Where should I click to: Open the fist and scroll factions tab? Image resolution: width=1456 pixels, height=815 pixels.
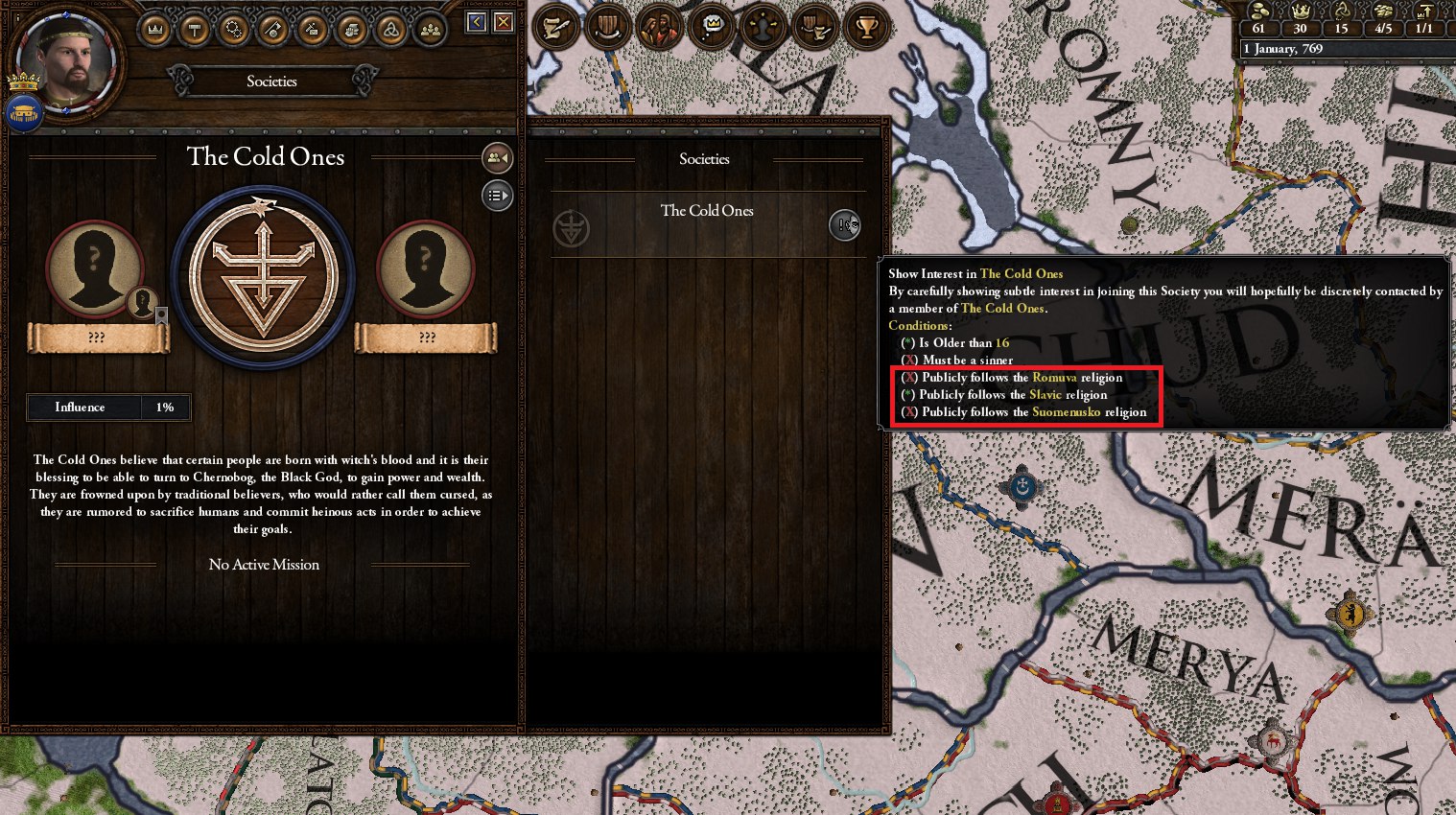click(x=352, y=31)
